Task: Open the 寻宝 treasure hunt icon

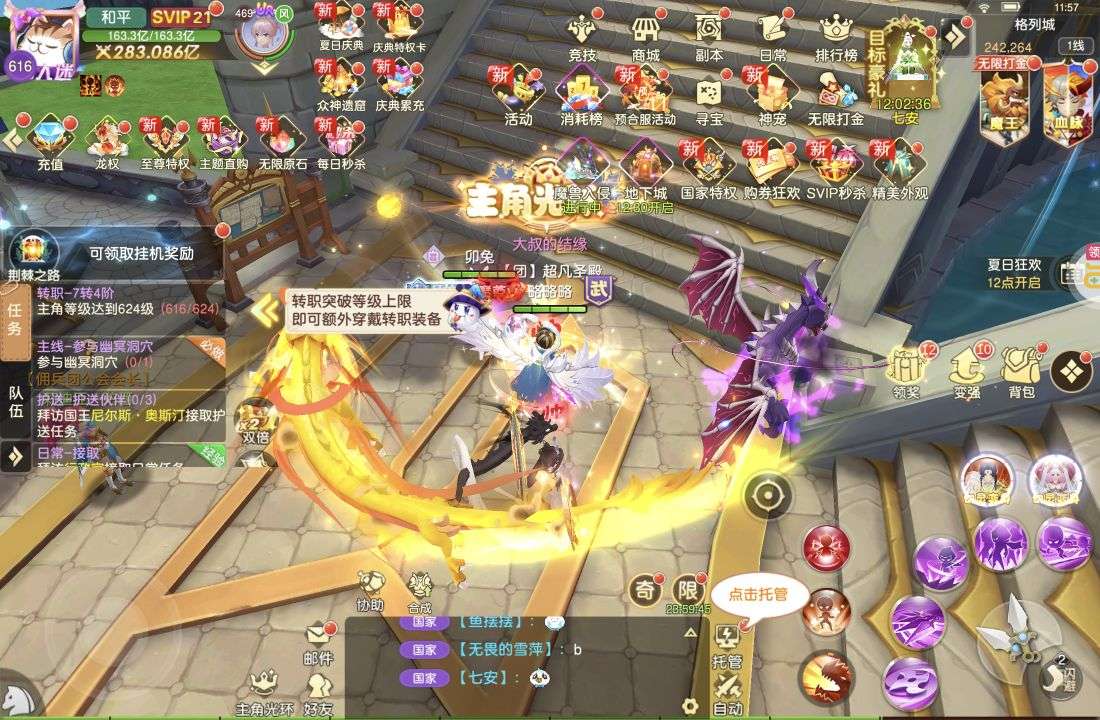Action: [709, 98]
